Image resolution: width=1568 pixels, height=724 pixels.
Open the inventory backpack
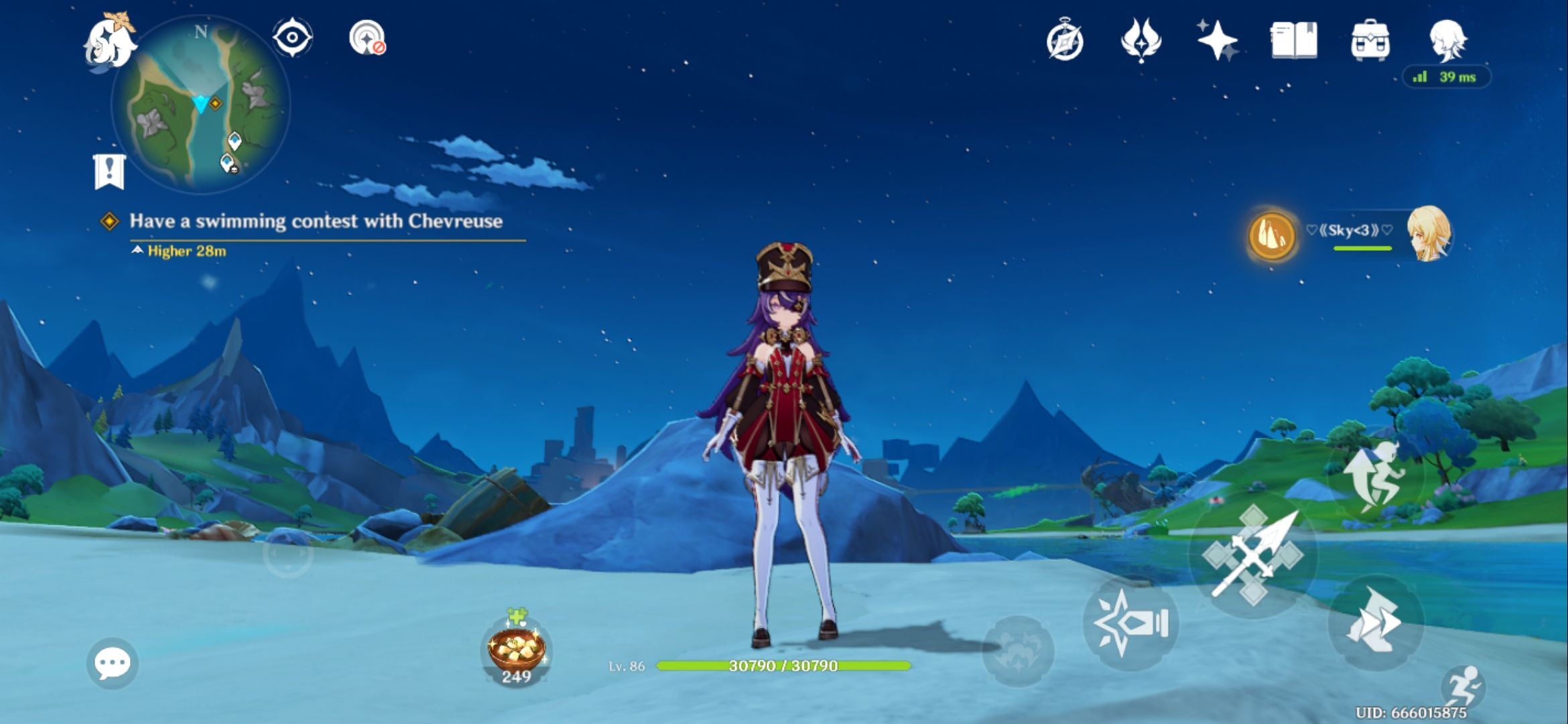(1372, 42)
